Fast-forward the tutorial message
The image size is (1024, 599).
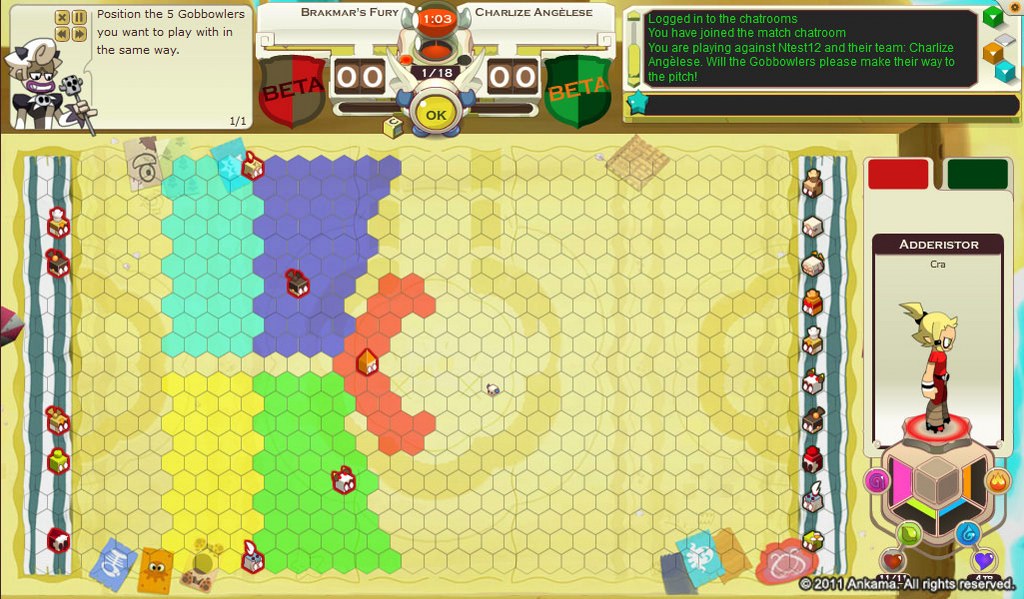pyautogui.click(x=78, y=34)
